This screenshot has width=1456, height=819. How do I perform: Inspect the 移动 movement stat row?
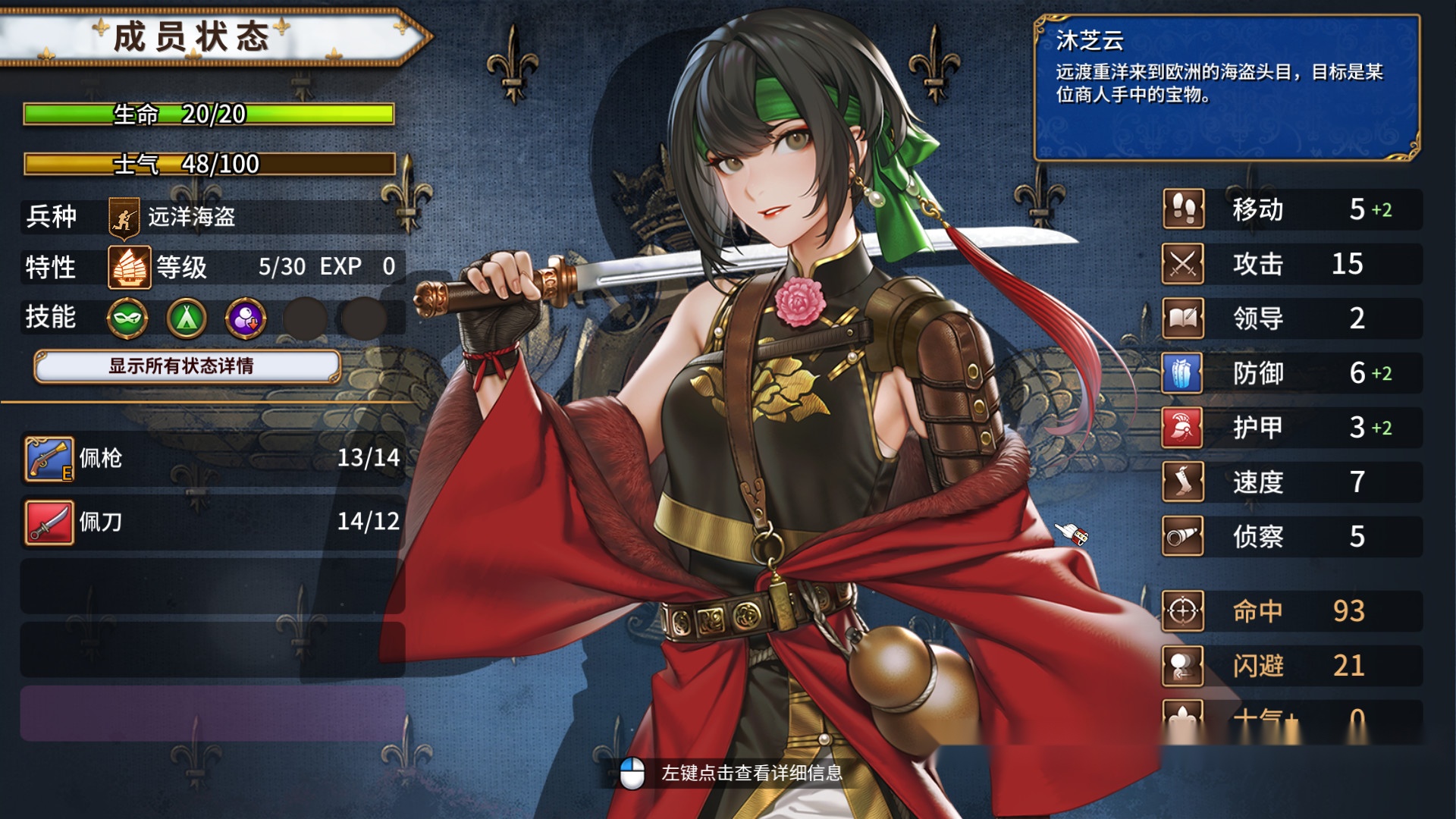[x=1291, y=209]
